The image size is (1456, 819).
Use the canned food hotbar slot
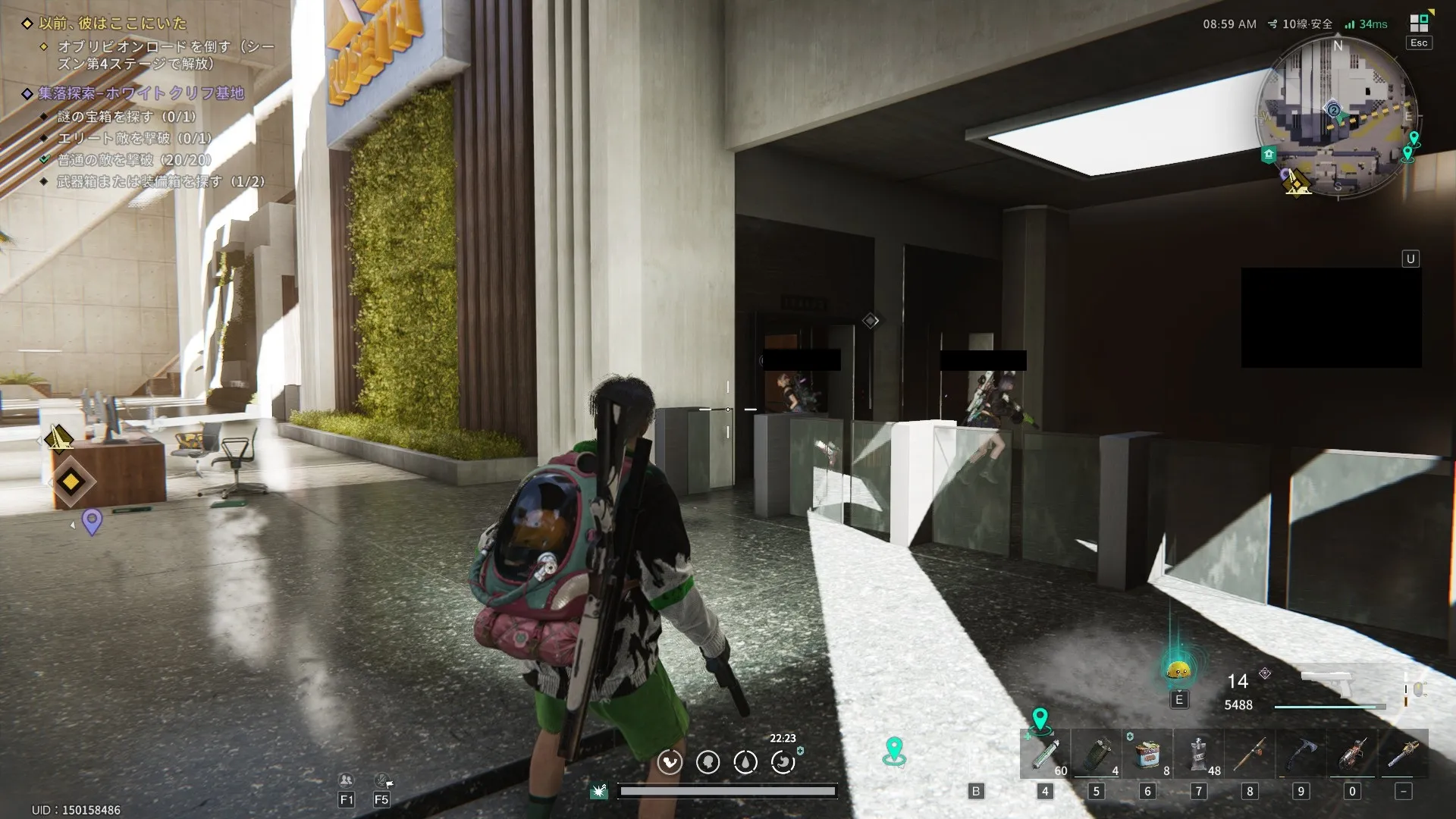(x=1147, y=754)
